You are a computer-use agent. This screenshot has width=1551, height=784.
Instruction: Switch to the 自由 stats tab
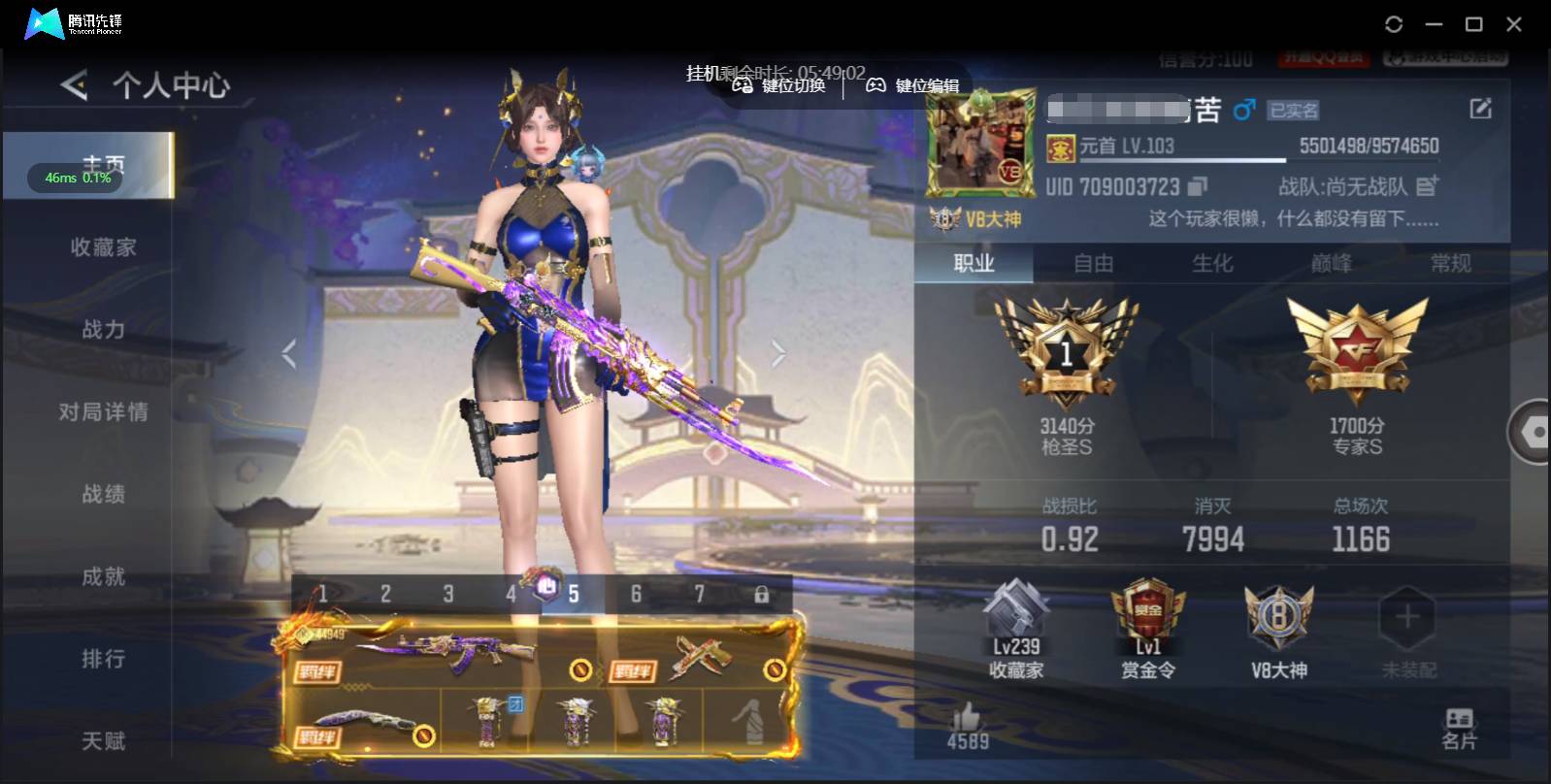[1093, 263]
